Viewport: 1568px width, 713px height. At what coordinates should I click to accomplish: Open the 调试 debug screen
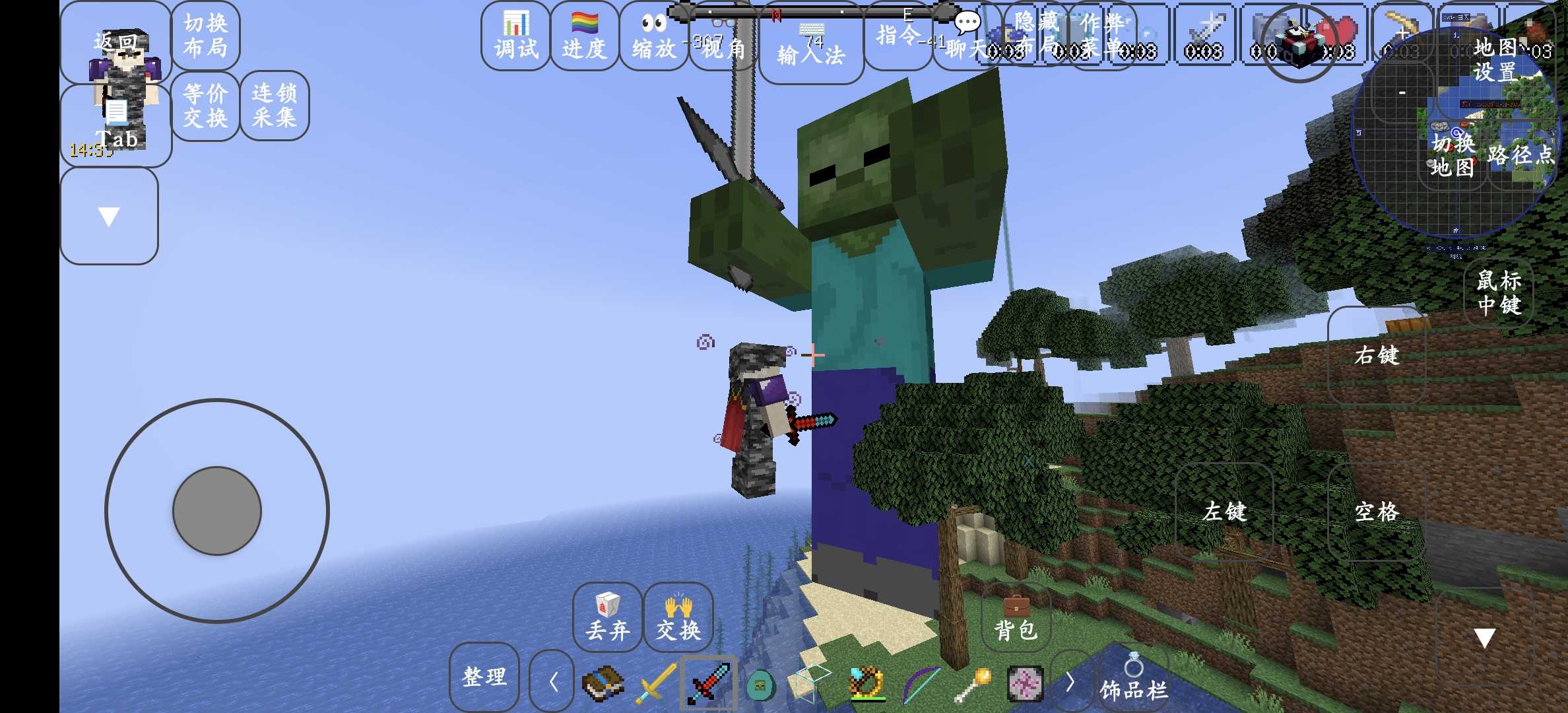(x=515, y=36)
